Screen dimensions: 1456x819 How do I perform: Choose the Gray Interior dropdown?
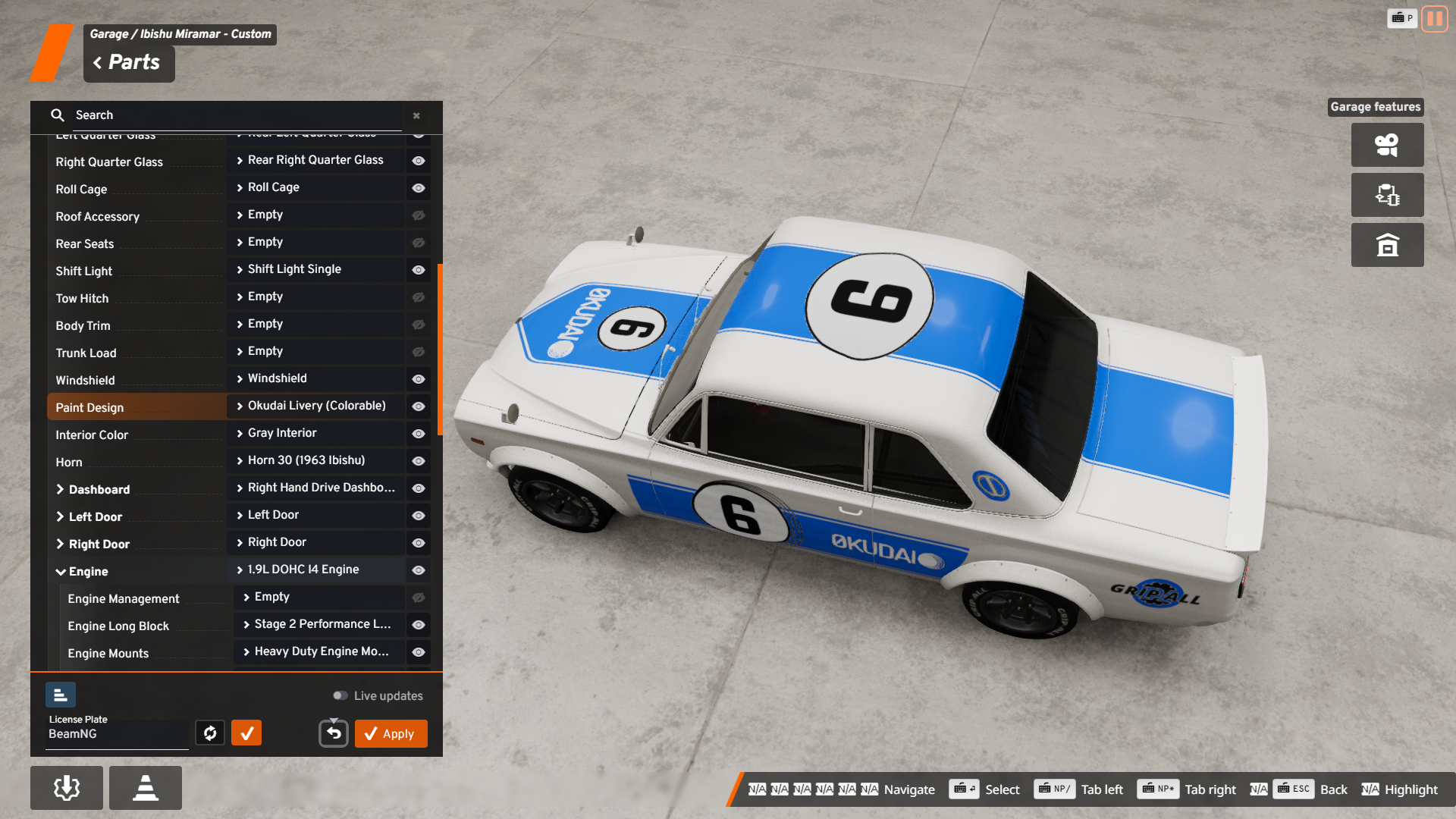pos(315,433)
